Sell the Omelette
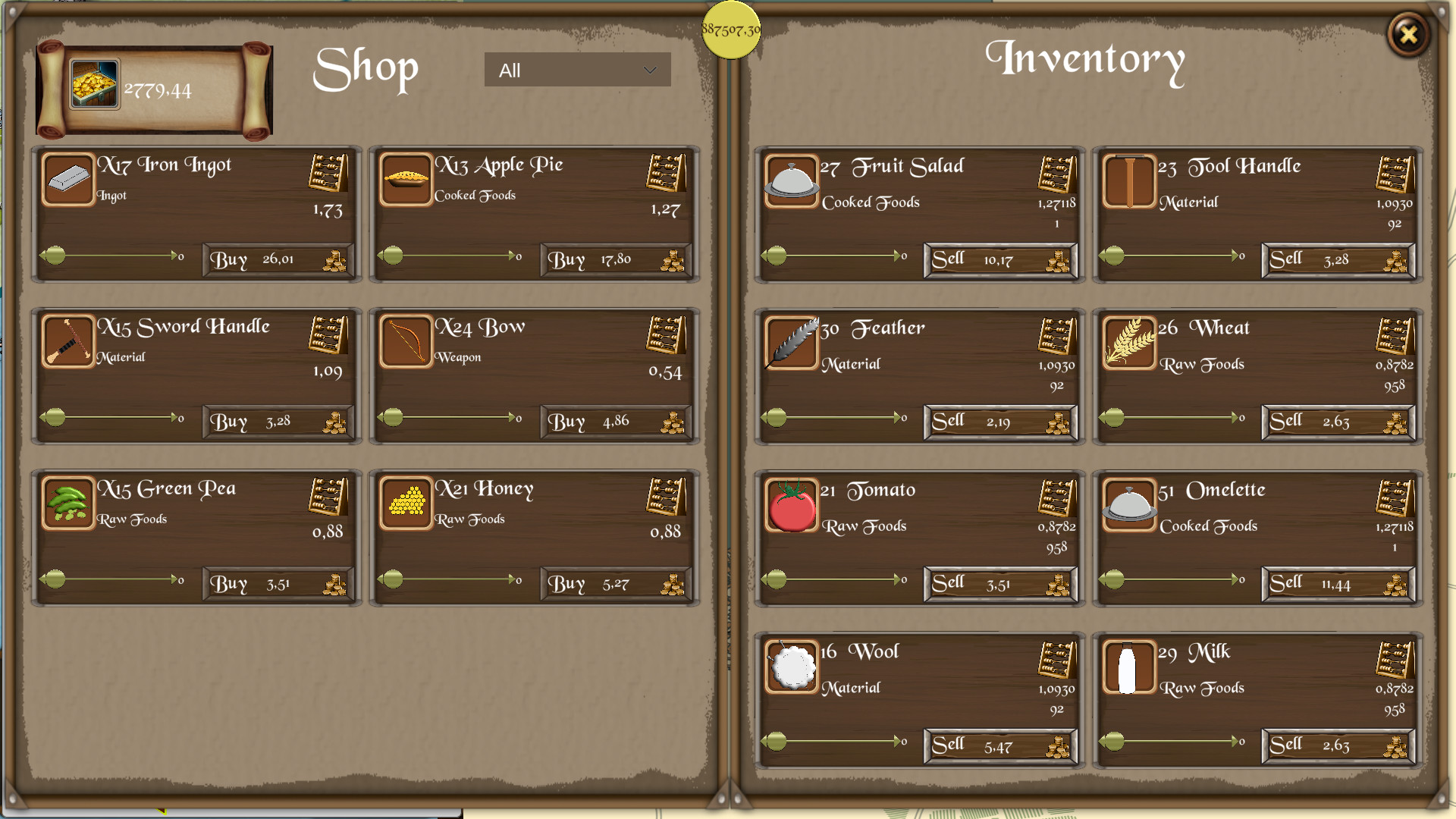1456x819 pixels. [x=1337, y=584]
